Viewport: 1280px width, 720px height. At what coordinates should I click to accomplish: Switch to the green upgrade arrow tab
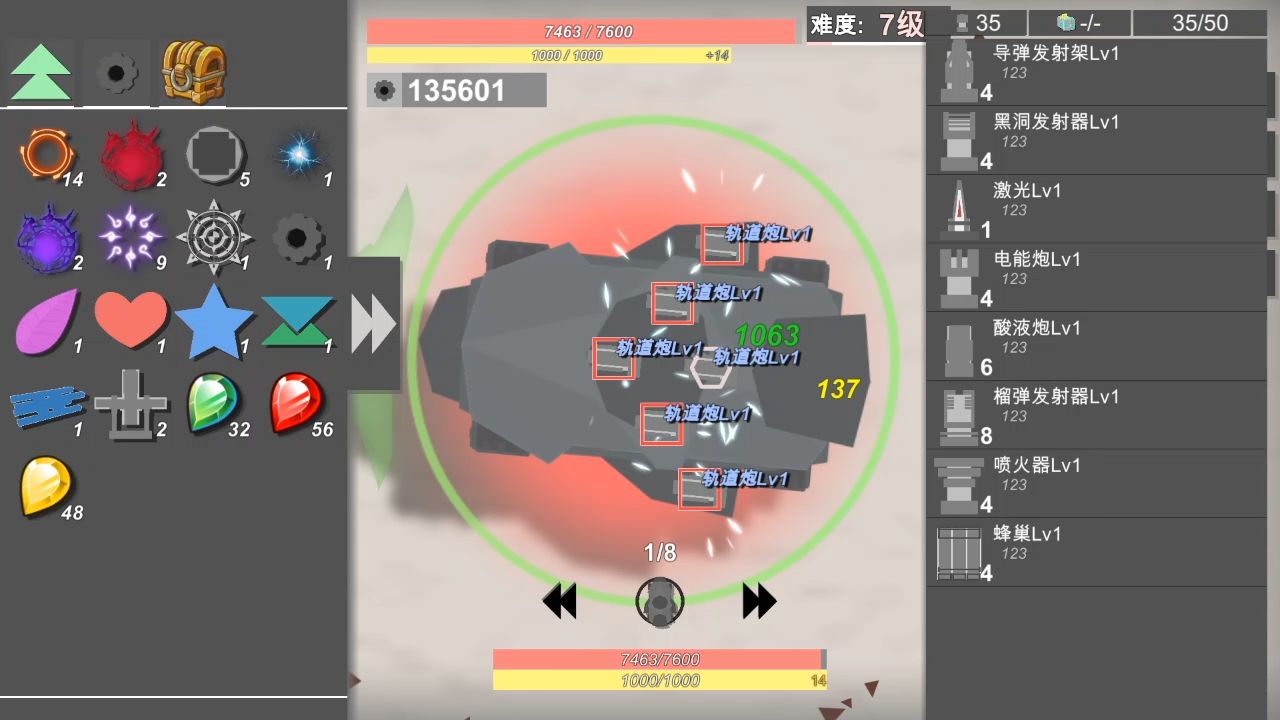(x=39, y=73)
